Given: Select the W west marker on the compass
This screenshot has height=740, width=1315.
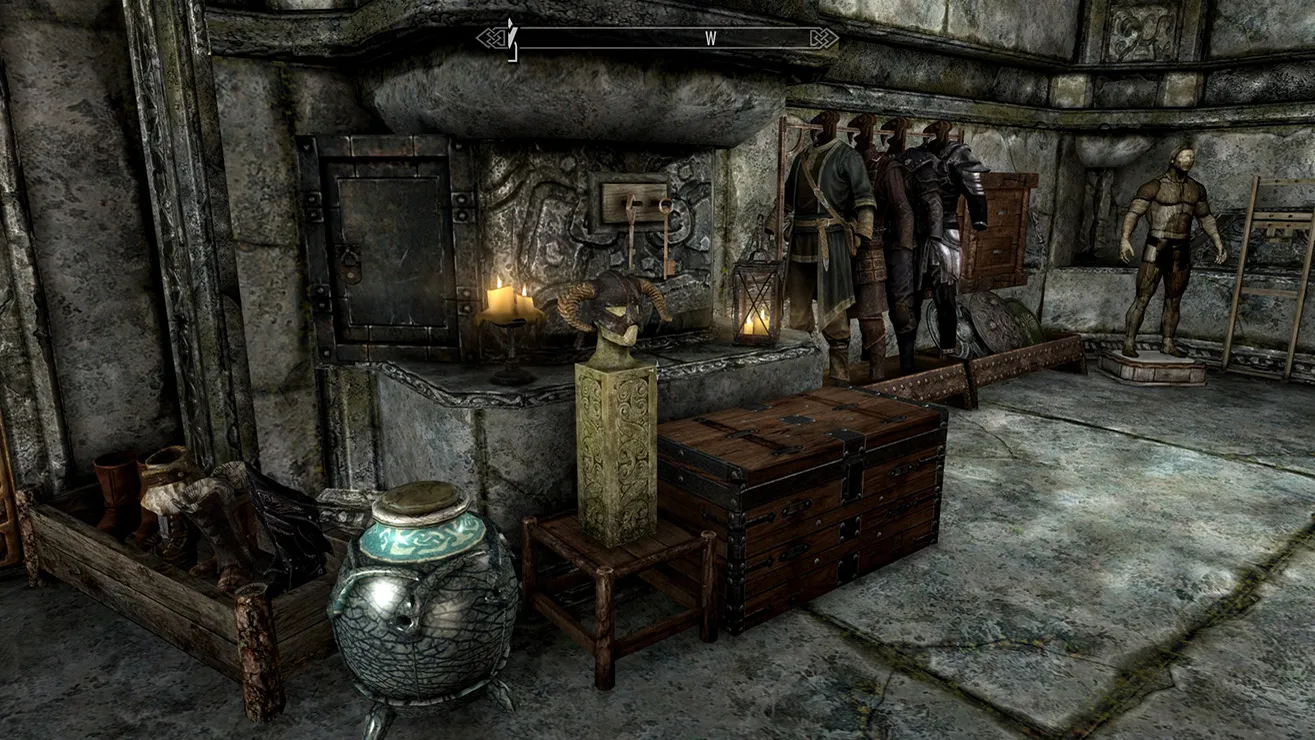Looking at the screenshot, I should click(710, 39).
